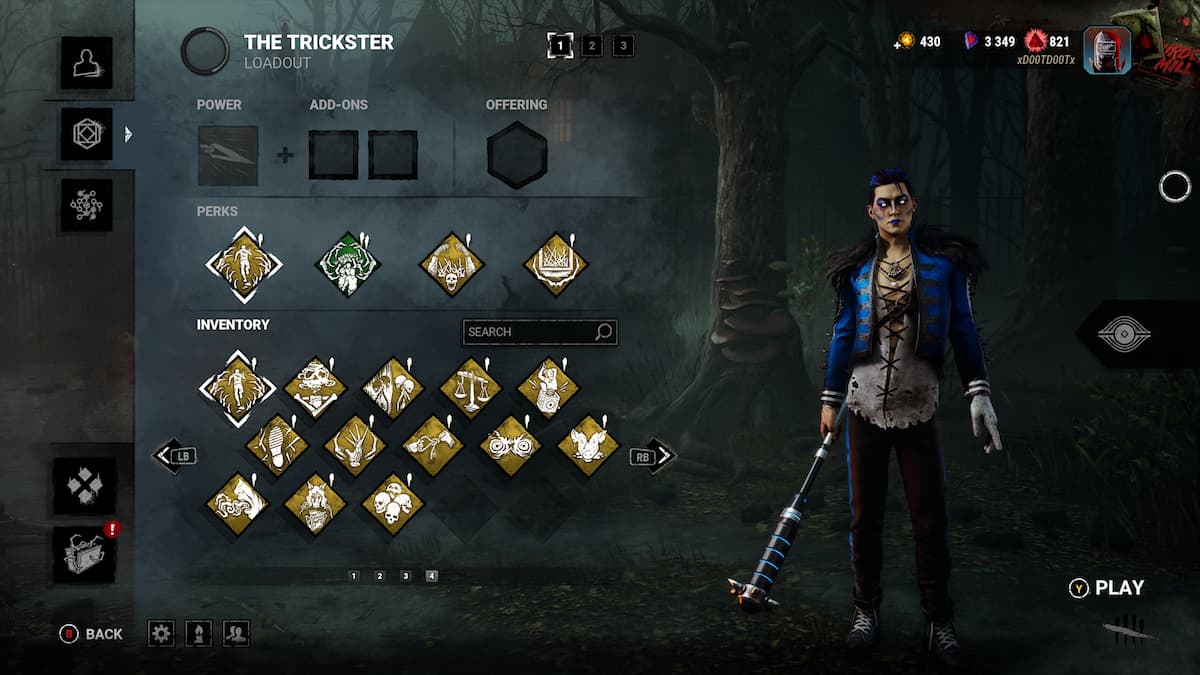This screenshot has width=1200, height=675.
Task: Select loadout preset 2
Action: pyautogui.click(x=592, y=45)
